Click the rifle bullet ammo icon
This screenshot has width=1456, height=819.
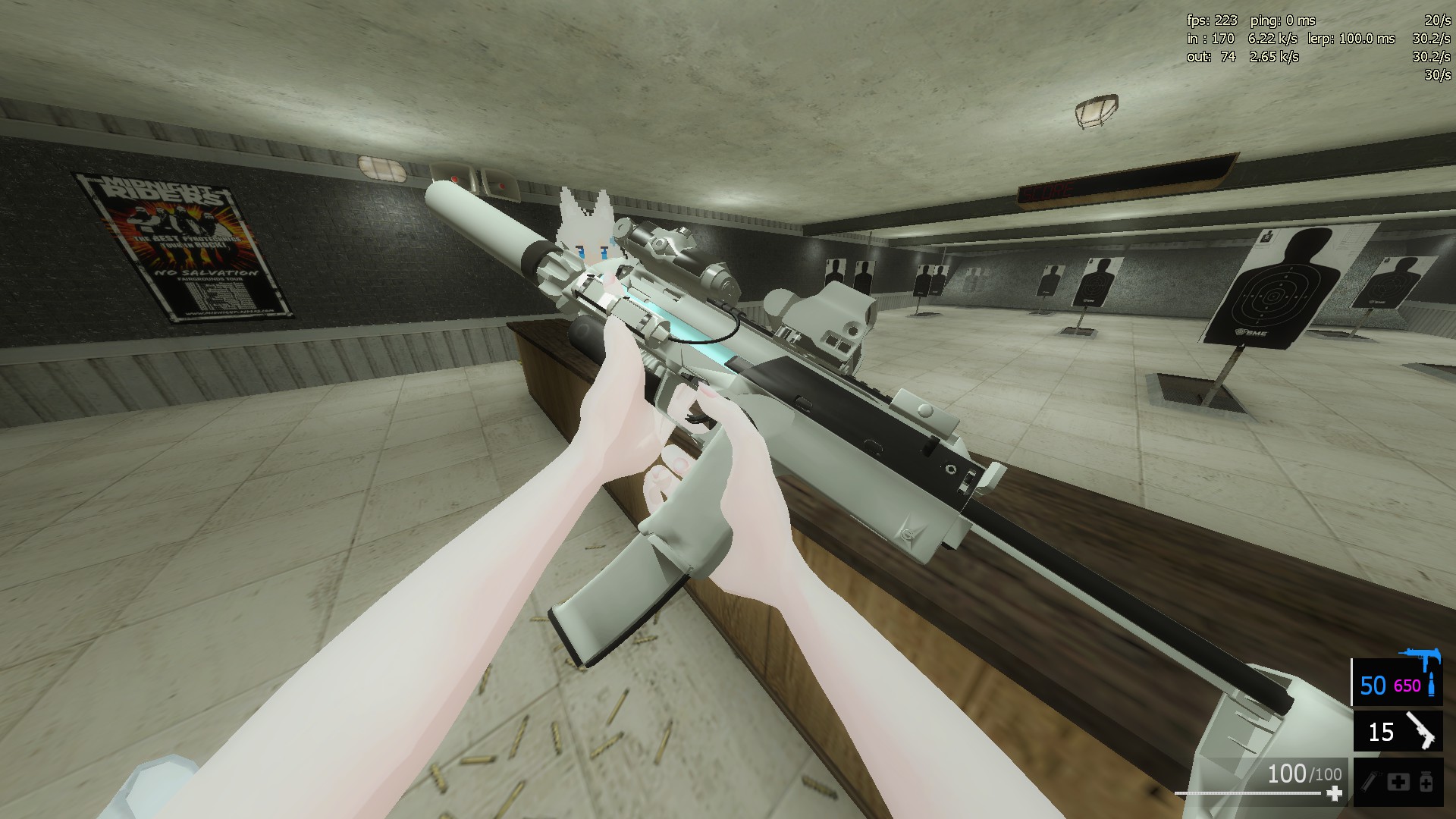1432,686
